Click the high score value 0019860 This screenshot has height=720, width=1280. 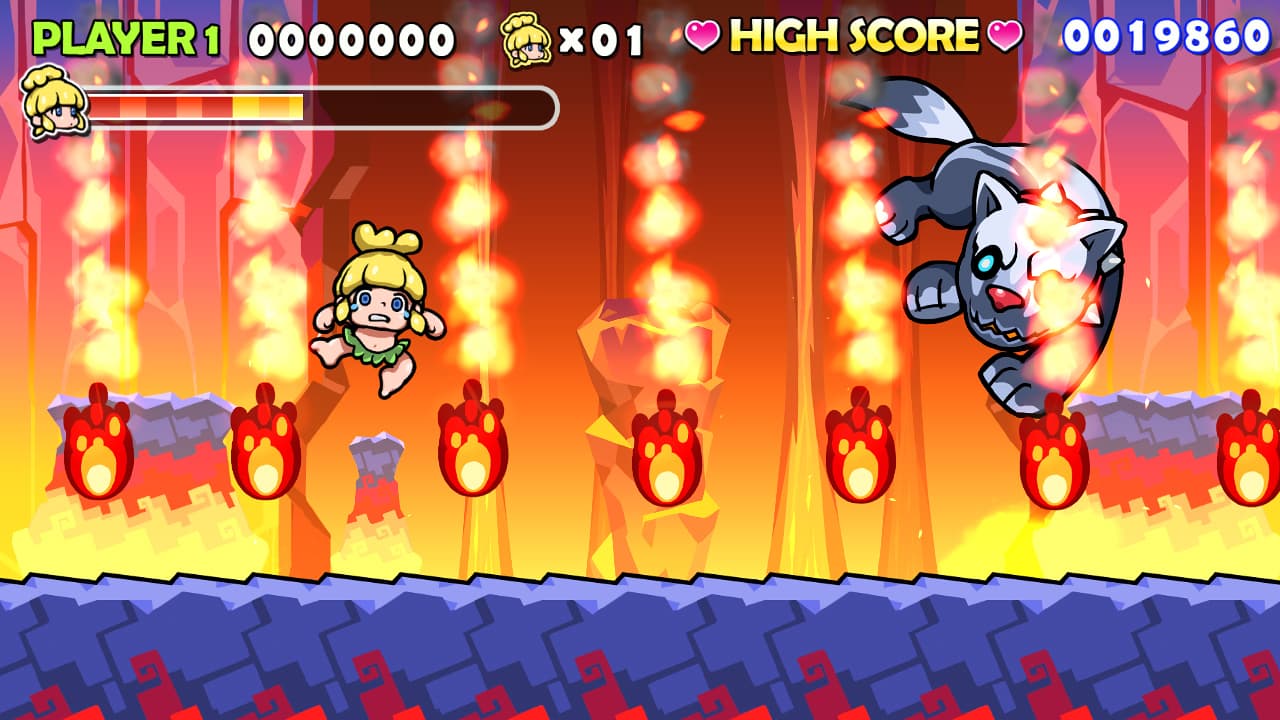click(1165, 33)
